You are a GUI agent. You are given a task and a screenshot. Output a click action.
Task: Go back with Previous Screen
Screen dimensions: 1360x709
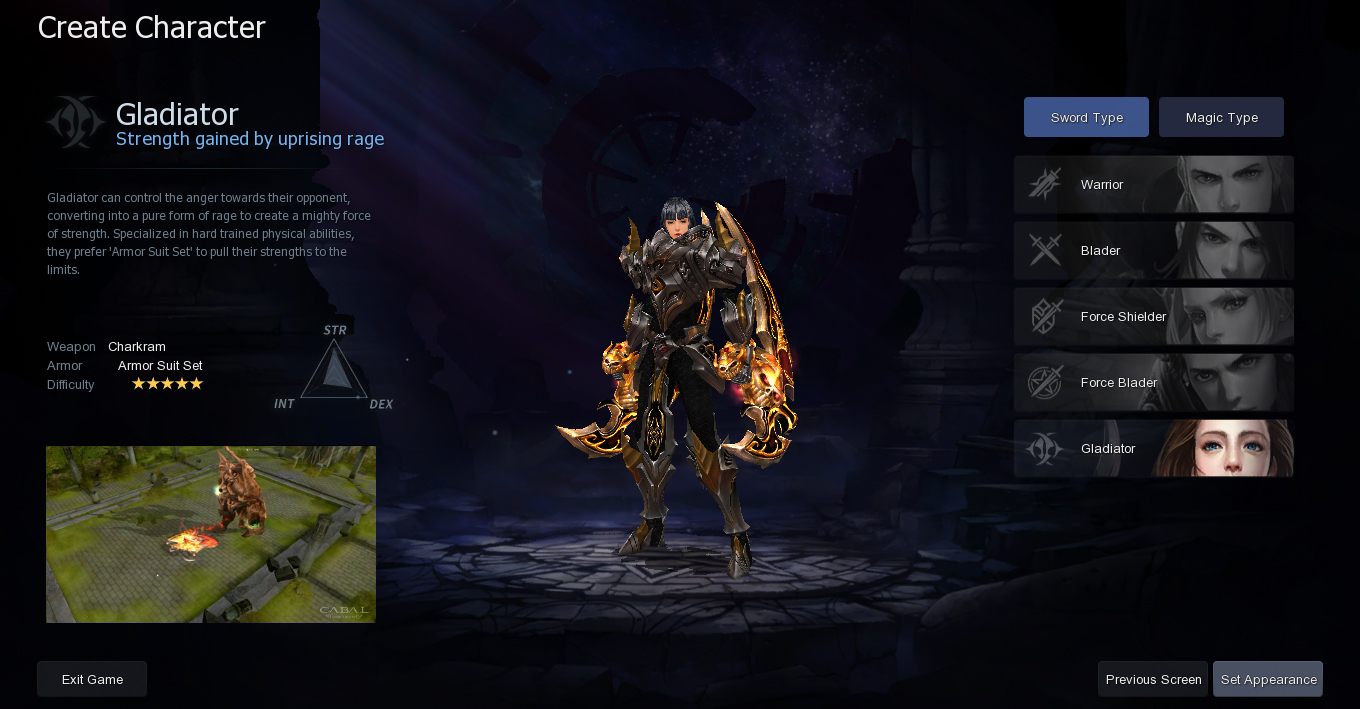pos(1153,679)
